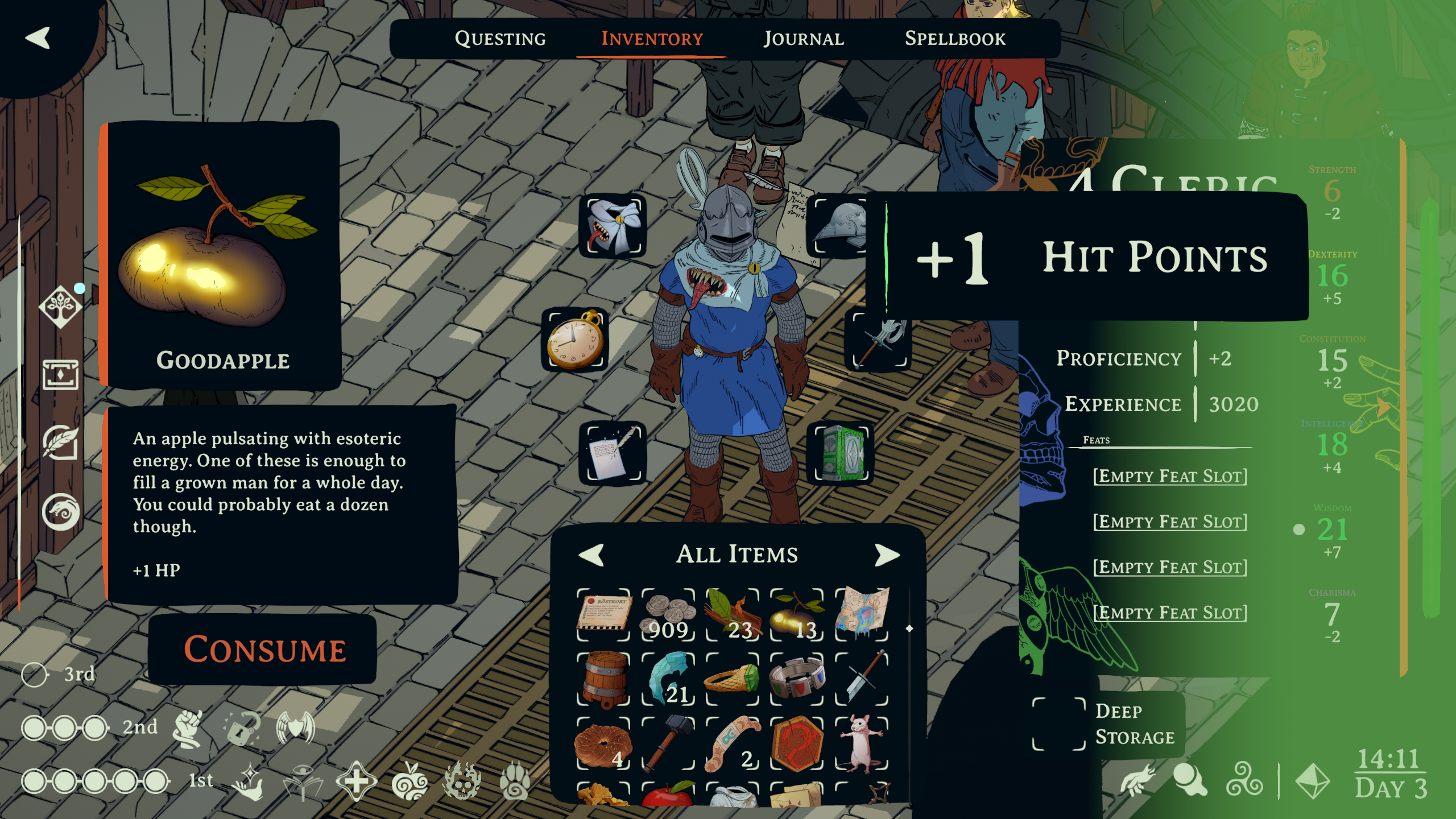Switch to the Spellbook tab
Image resolution: width=1456 pixels, height=819 pixels.
[x=955, y=39]
